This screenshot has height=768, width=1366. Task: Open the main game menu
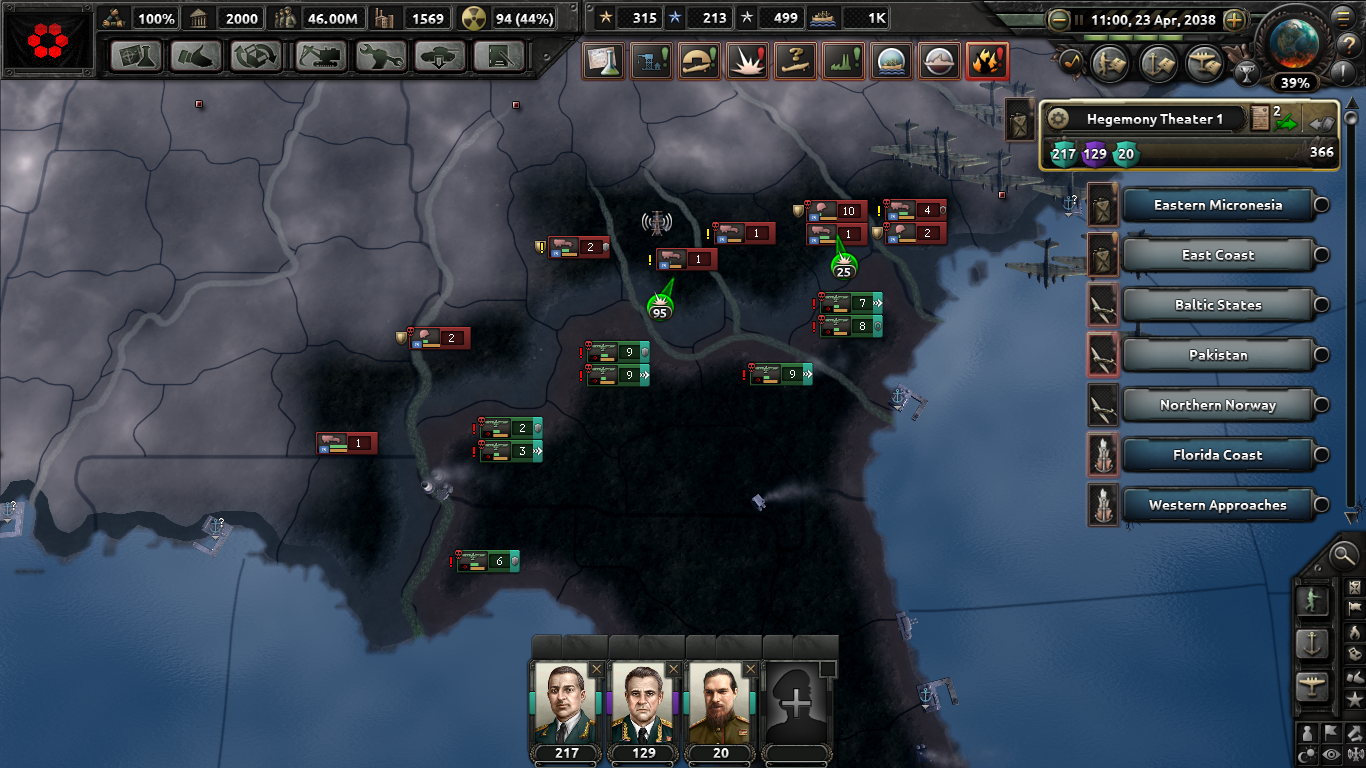click(x=1343, y=17)
